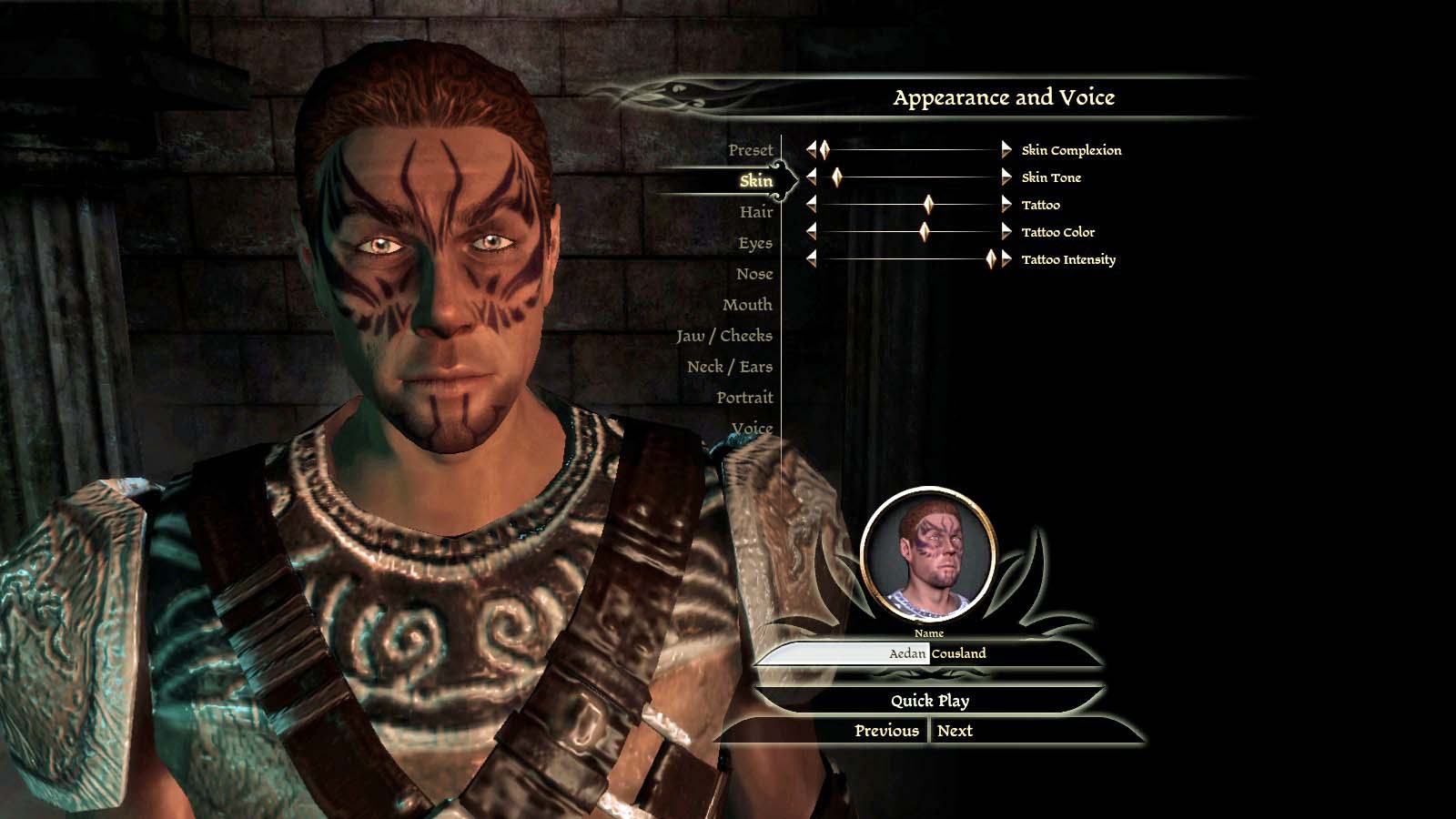Choose the Mouth category
1456x819 pixels.
click(x=746, y=305)
